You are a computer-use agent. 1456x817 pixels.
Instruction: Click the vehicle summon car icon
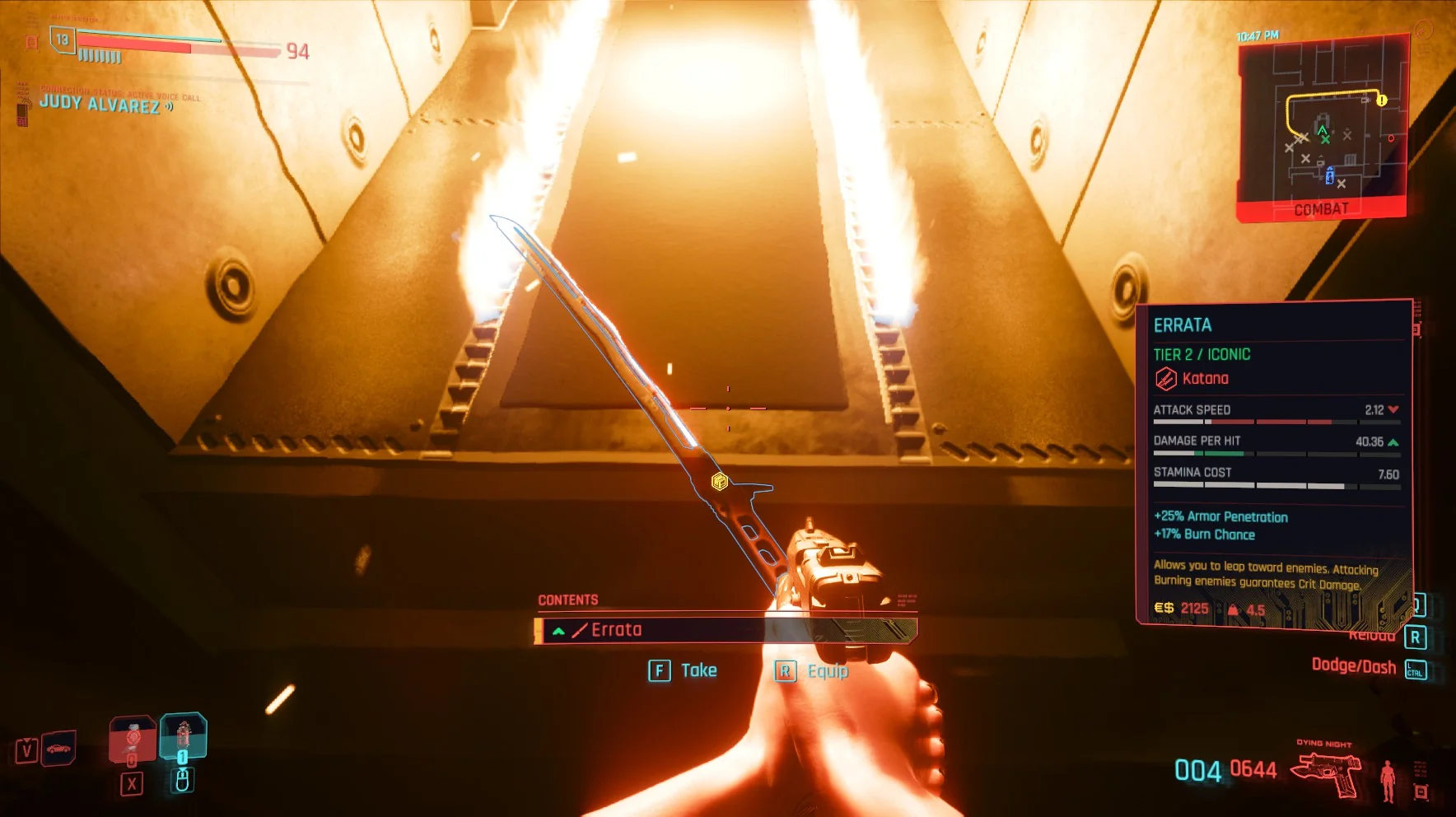58,749
